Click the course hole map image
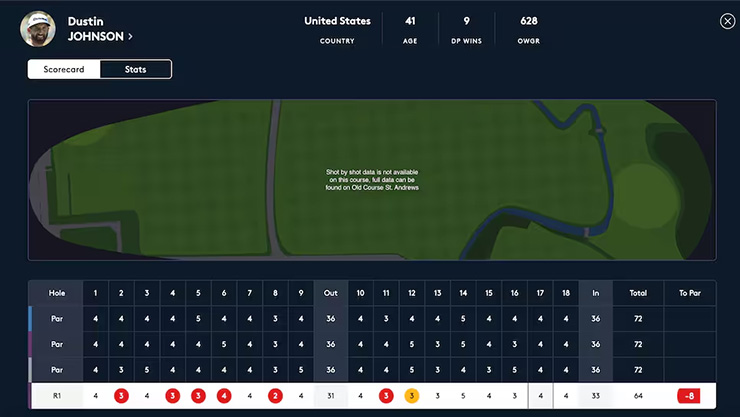The width and height of the screenshot is (740, 417). (x=372, y=180)
